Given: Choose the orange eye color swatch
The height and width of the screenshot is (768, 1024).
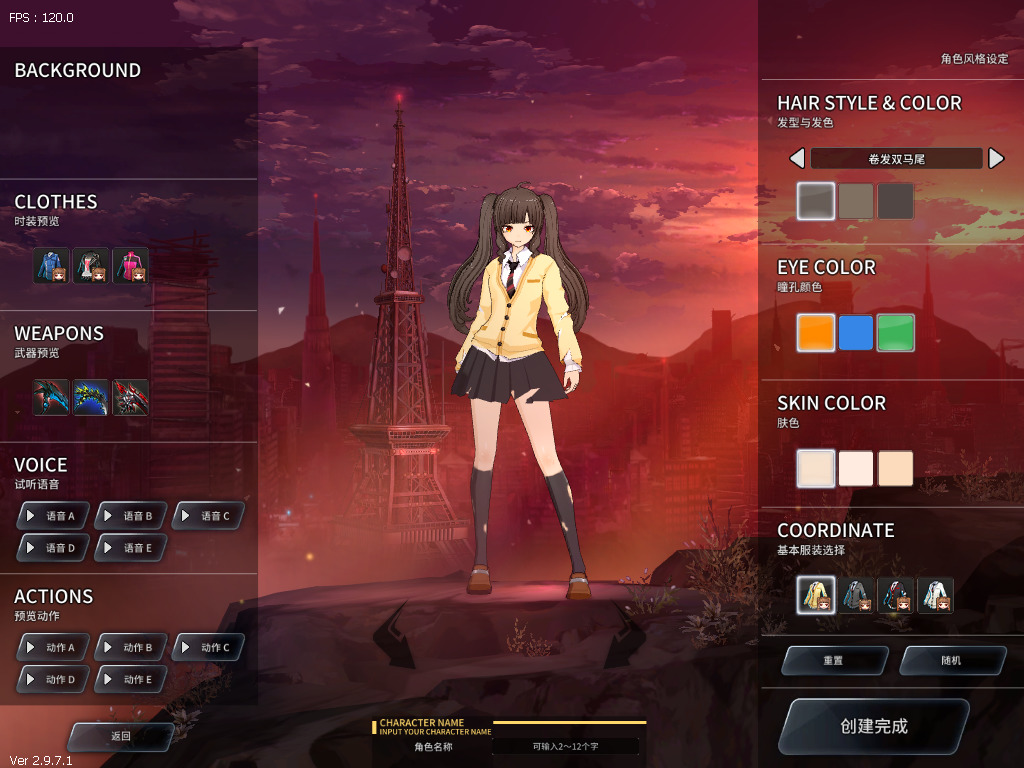Looking at the screenshot, I should click(816, 333).
